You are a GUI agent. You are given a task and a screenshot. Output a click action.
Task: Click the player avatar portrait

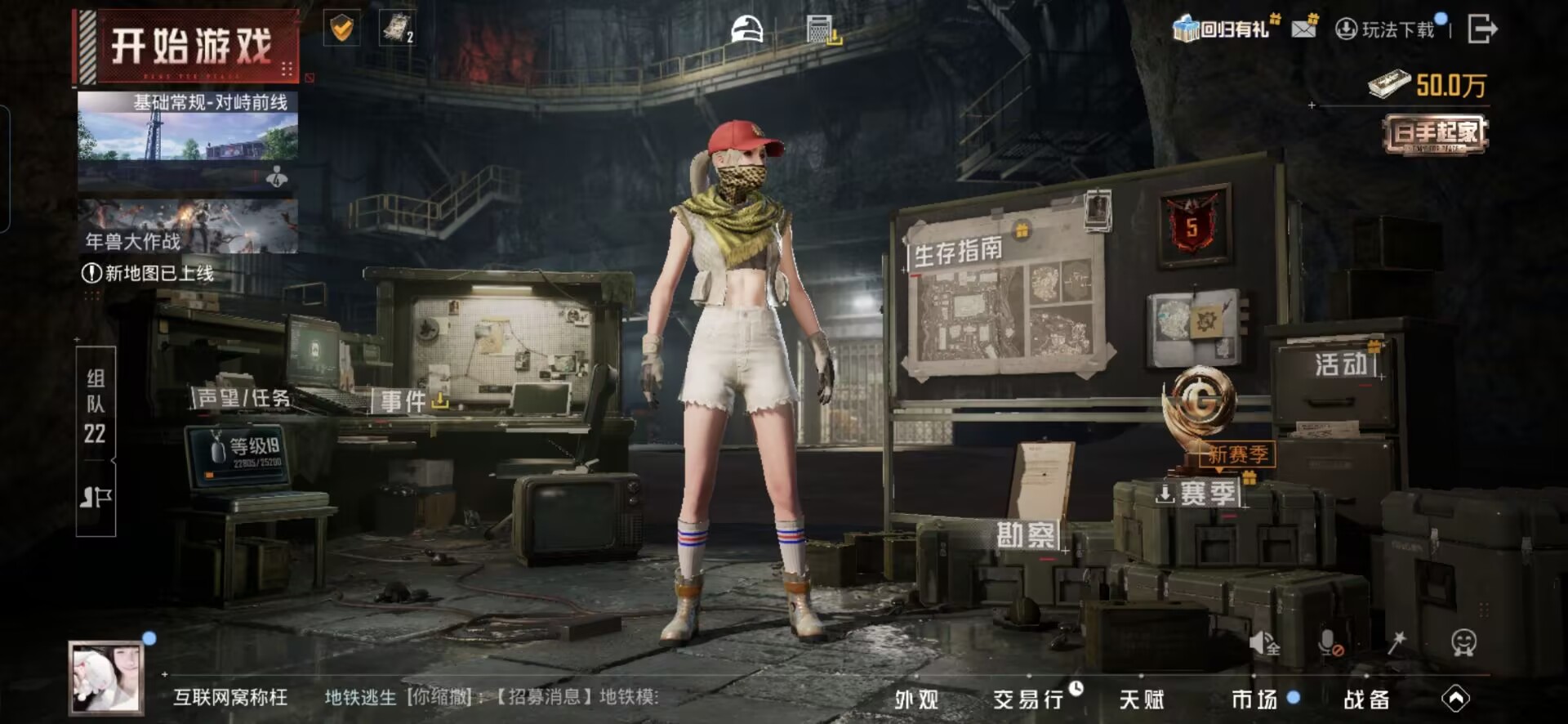click(106, 678)
